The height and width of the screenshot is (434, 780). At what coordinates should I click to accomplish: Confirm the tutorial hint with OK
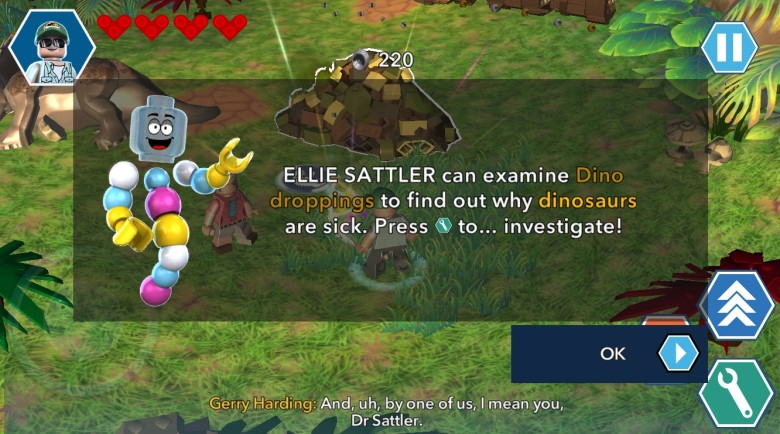coord(610,353)
